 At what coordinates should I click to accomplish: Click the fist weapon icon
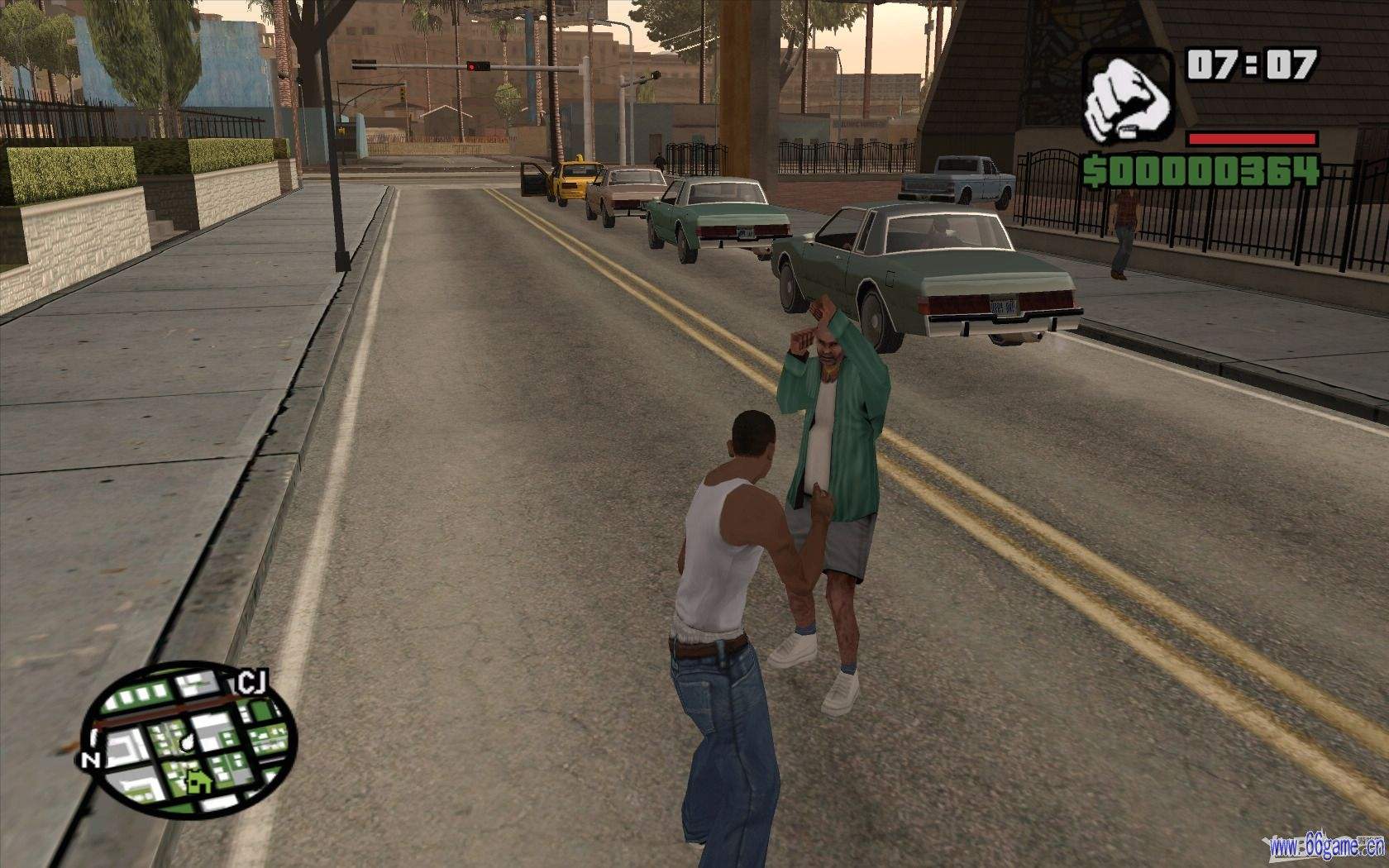click(1128, 97)
